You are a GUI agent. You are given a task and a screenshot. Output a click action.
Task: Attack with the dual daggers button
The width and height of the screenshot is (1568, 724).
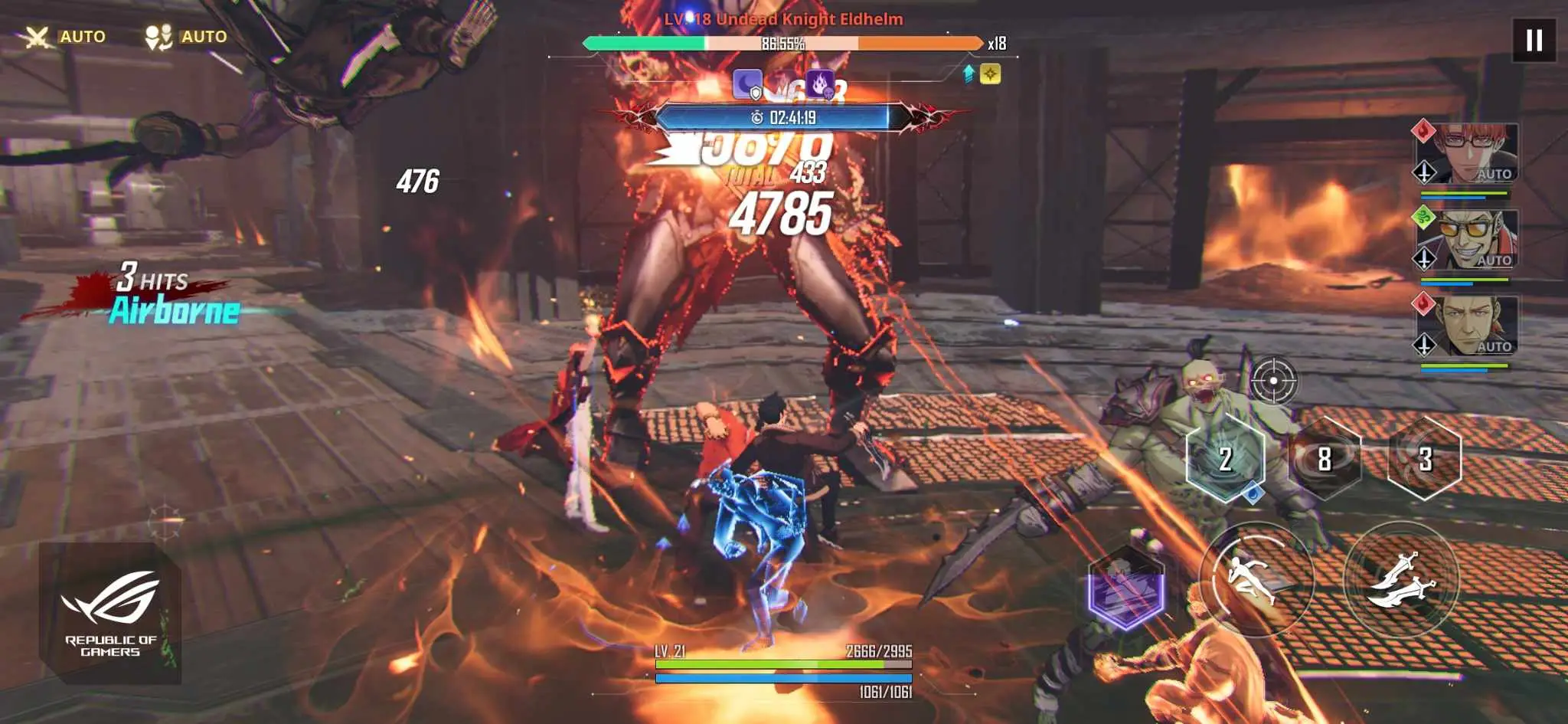click(1400, 580)
